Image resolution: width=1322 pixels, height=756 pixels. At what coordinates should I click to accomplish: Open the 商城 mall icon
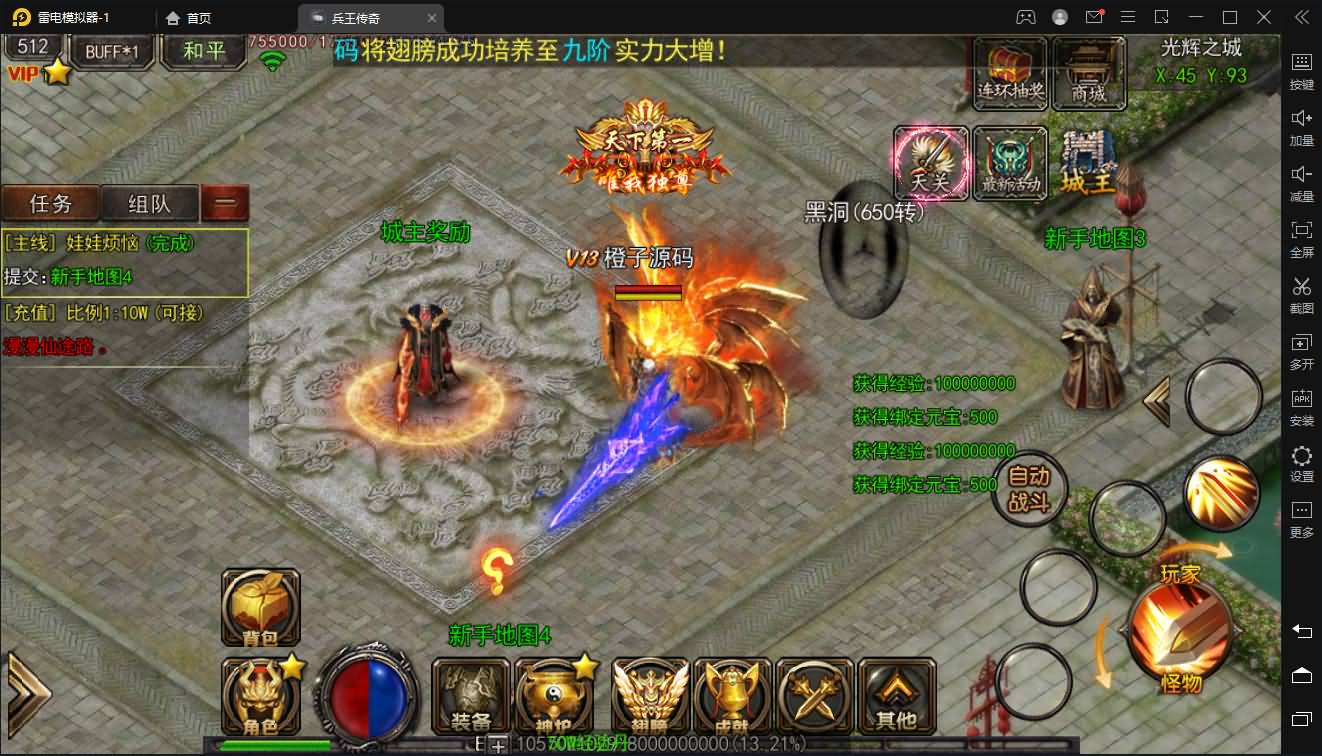1088,72
